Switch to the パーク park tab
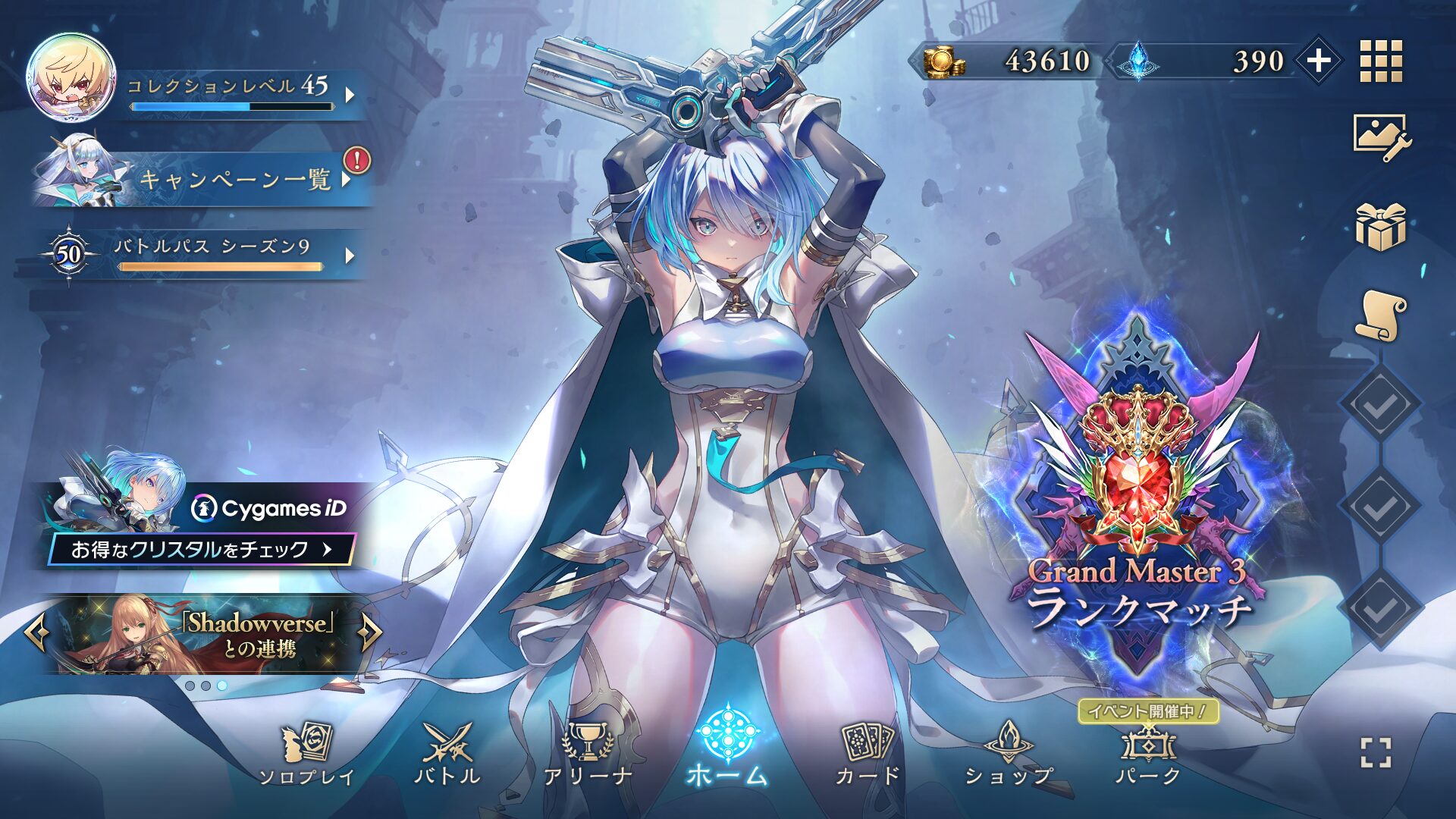 [x=1148, y=755]
